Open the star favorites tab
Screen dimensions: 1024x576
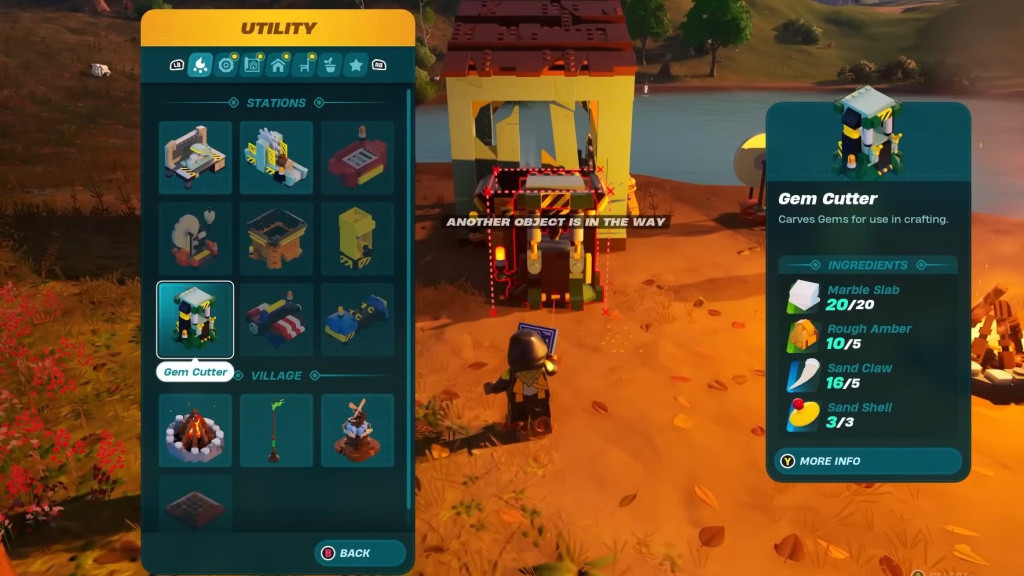coord(356,66)
